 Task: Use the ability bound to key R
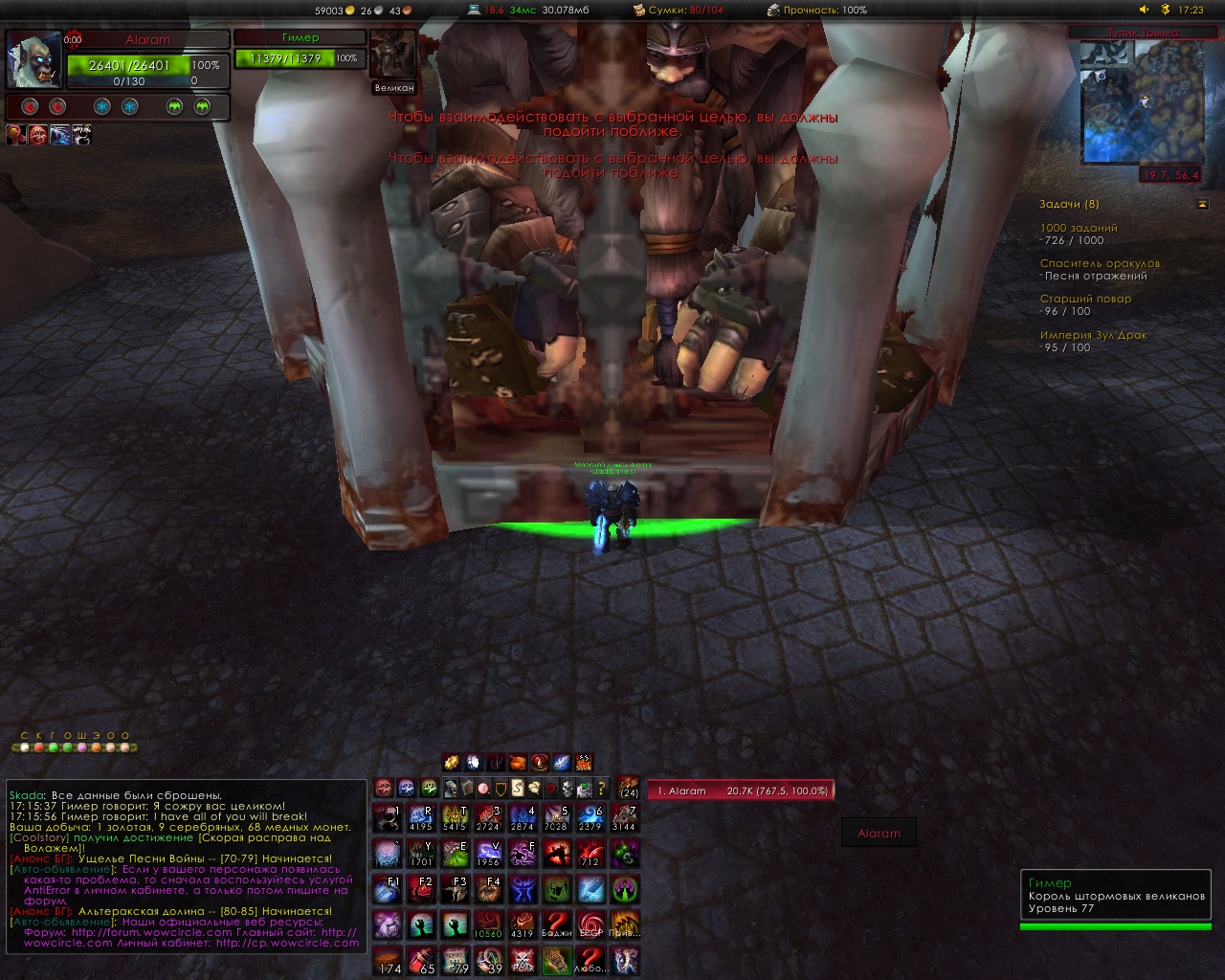[x=420, y=818]
